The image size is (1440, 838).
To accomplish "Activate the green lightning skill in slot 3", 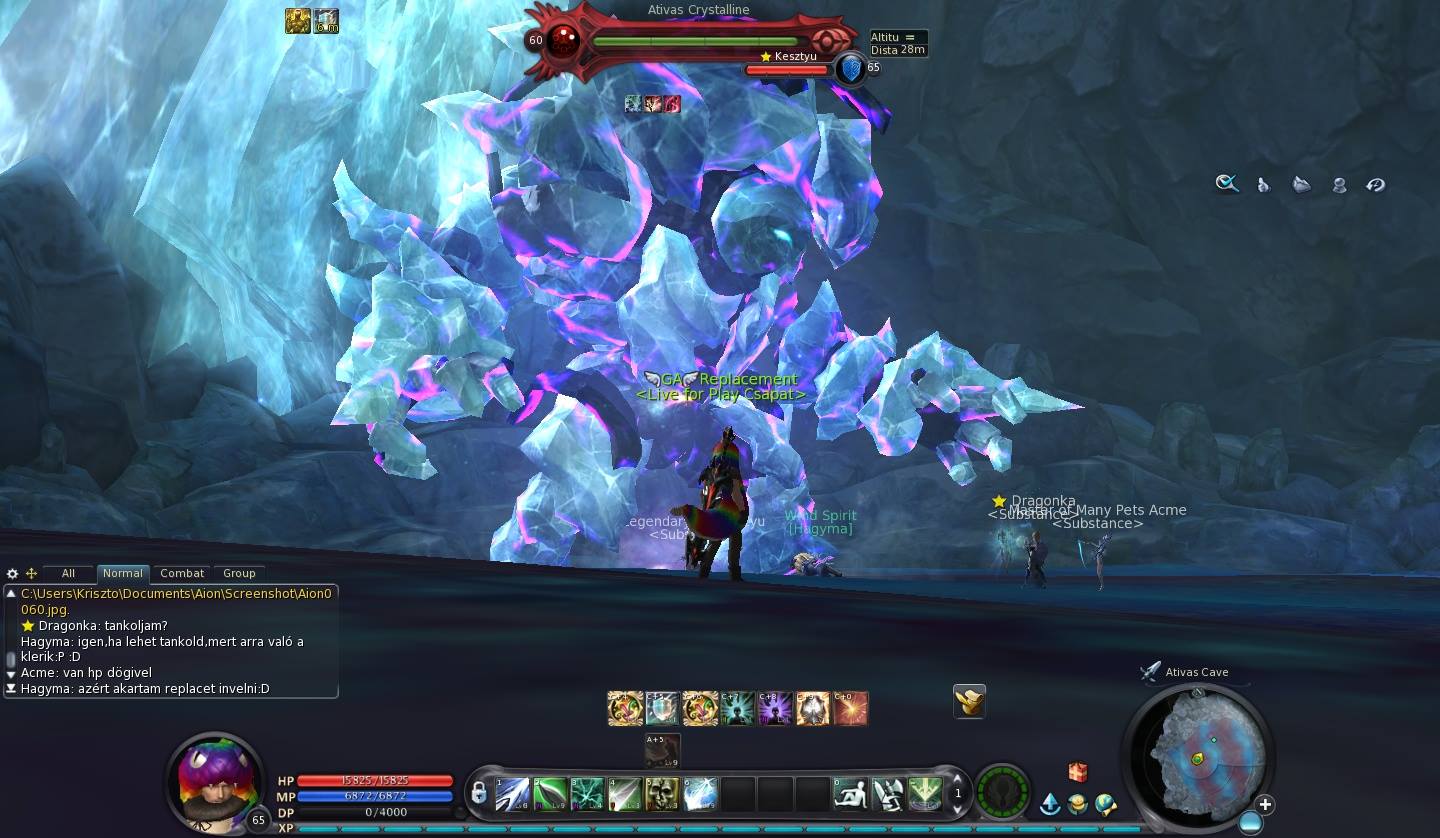I will [587, 794].
